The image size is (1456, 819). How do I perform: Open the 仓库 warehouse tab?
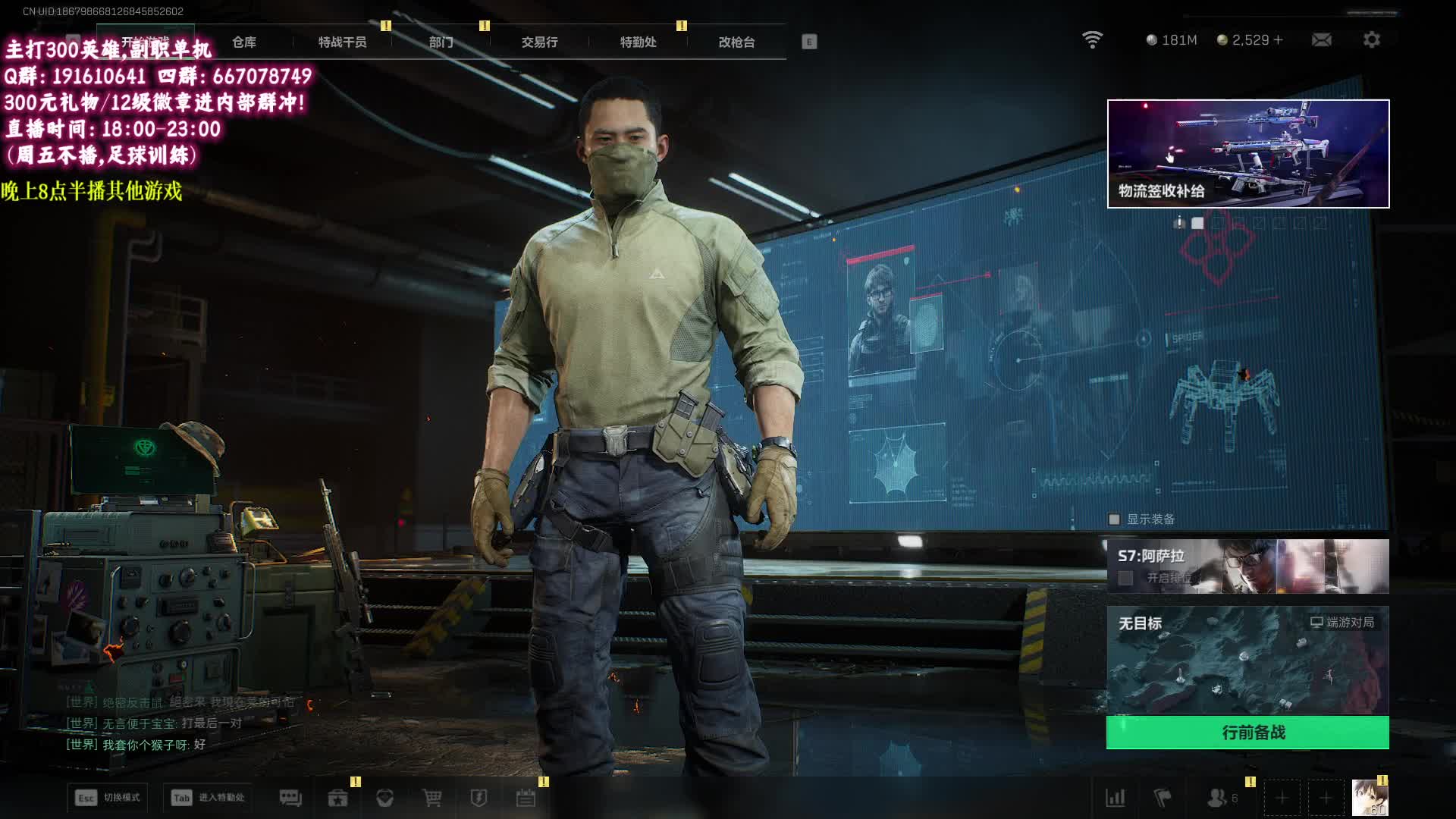pyautogui.click(x=244, y=42)
